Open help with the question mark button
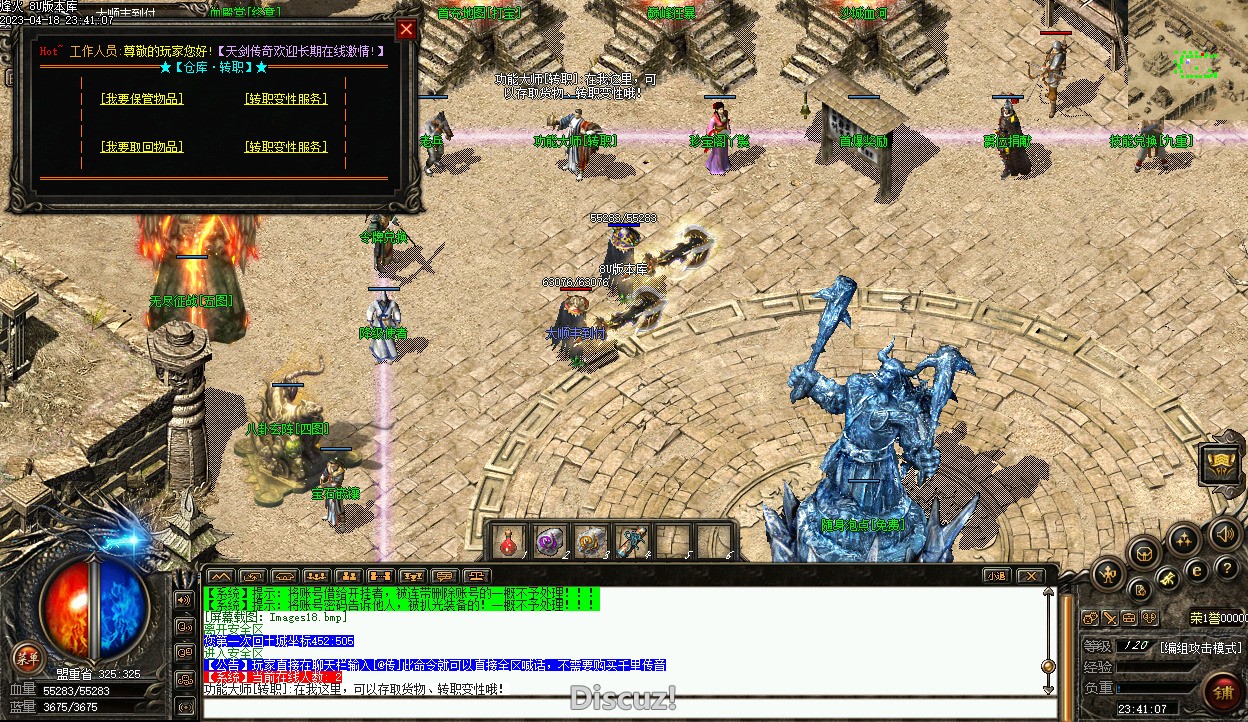1248x722 pixels. click(x=1227, y=568)
